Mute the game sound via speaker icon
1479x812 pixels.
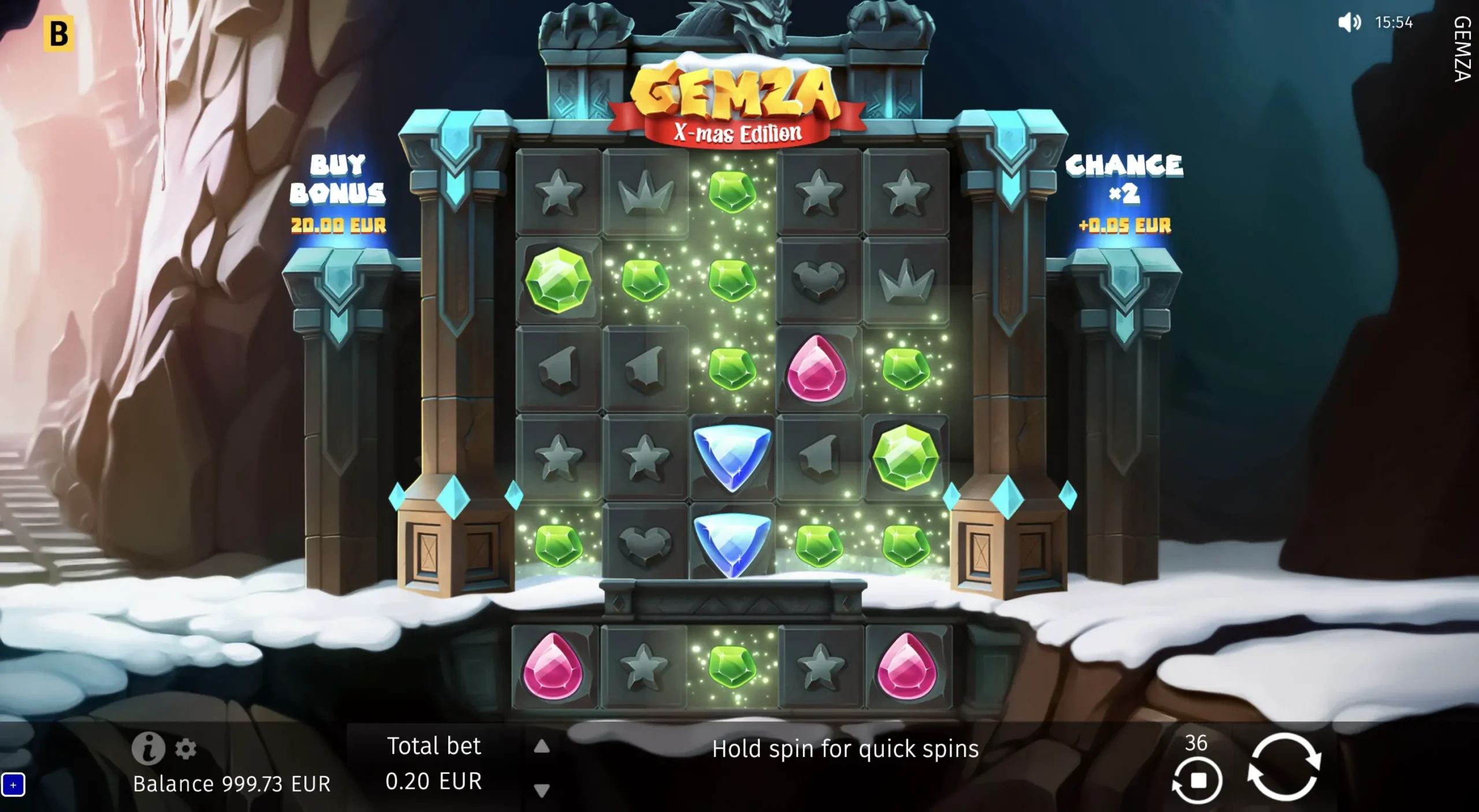[1350, 23]
